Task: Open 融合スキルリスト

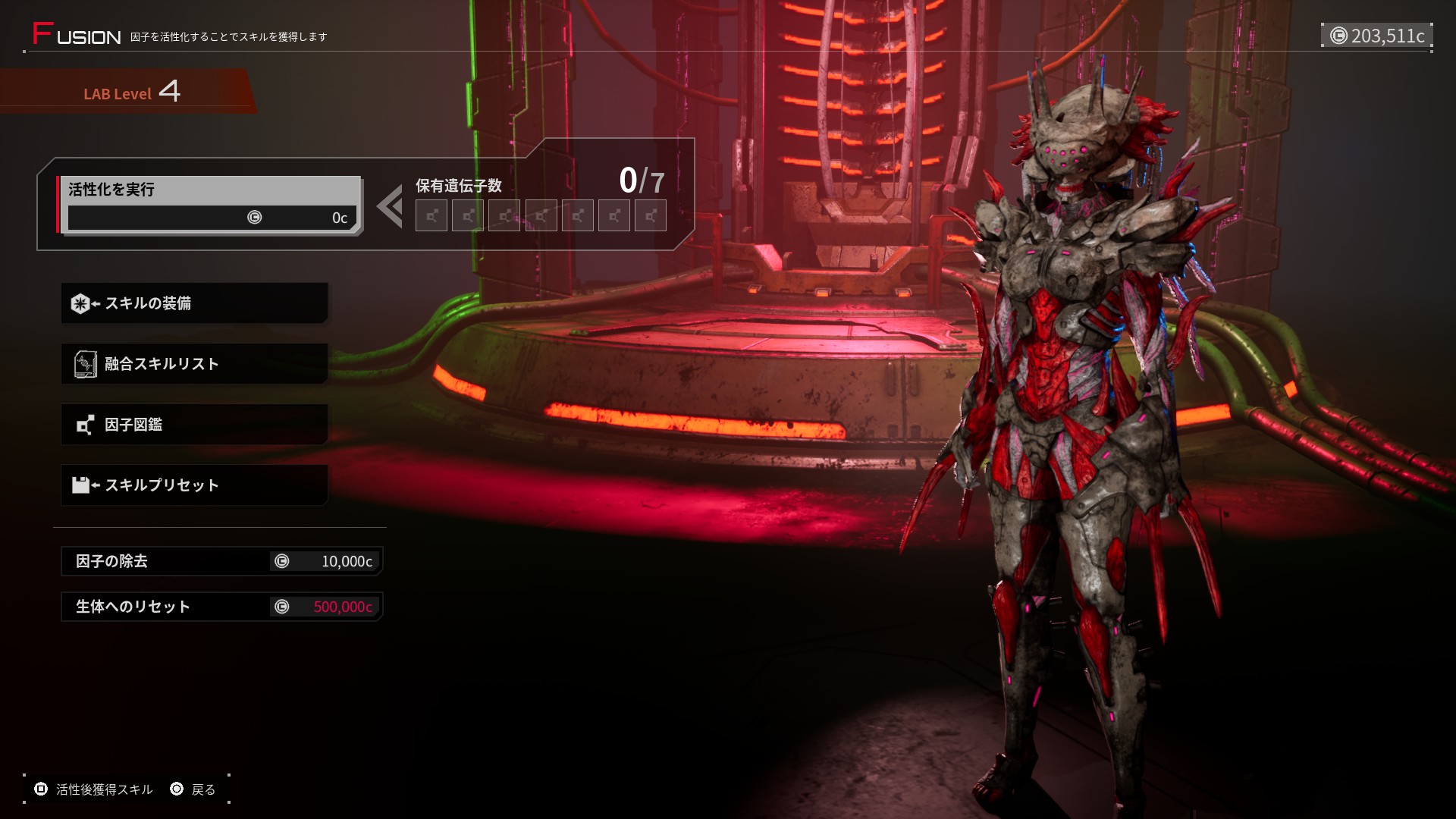Action: point(194,364)
